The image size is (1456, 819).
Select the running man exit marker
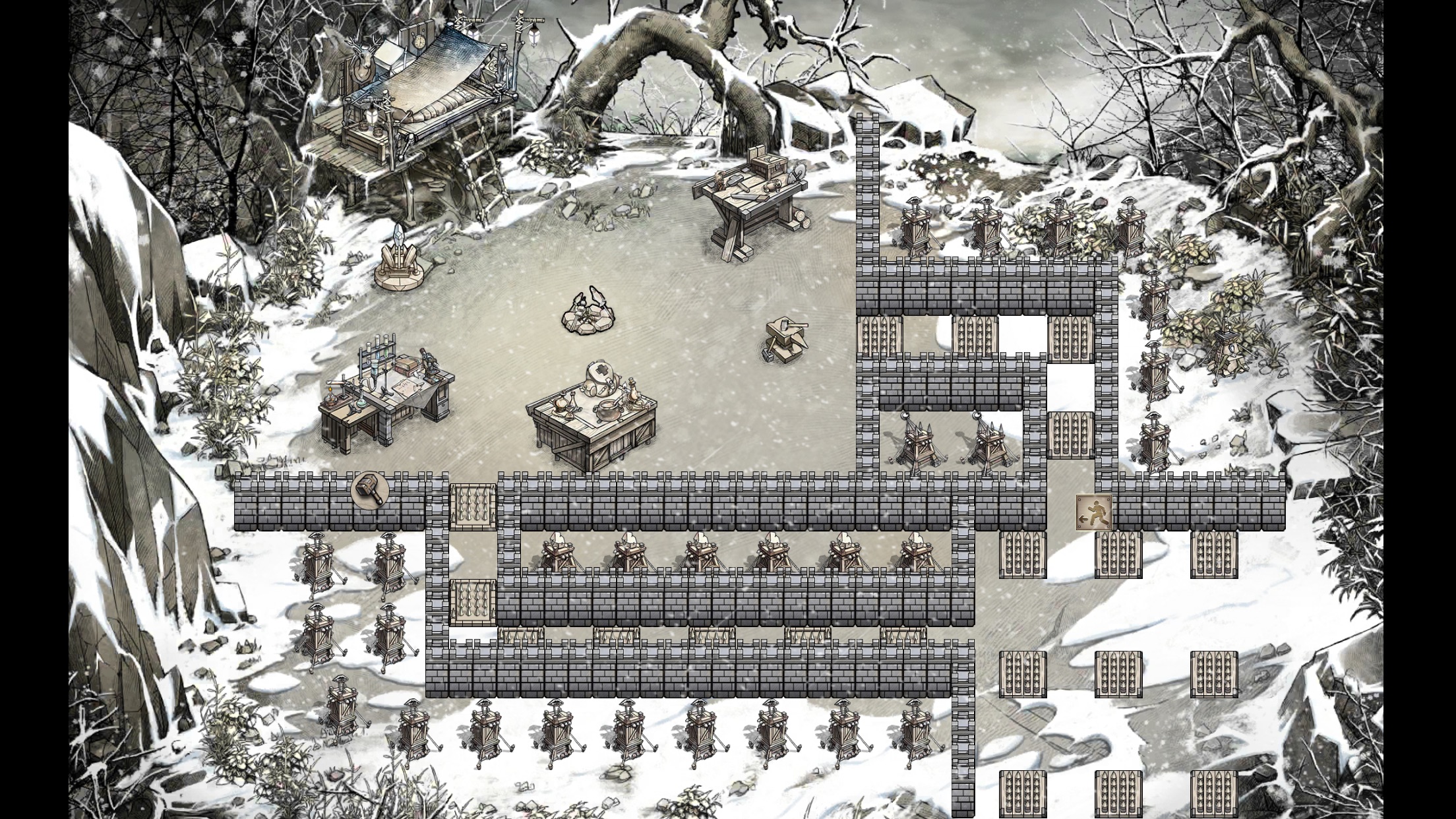[1094, 512]
